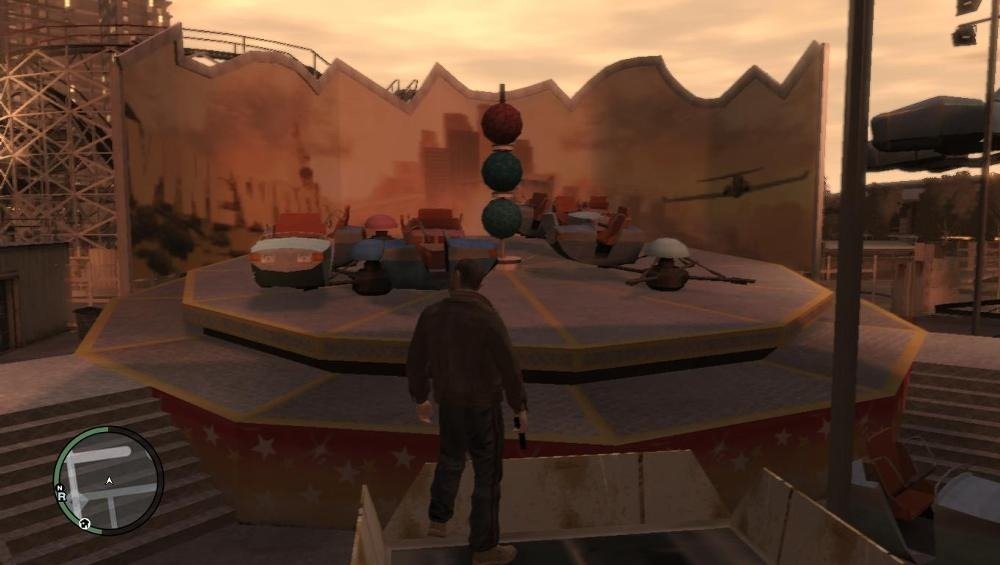This screenshot has height=565, width=1000.
Task: Select the safehouse marker on the radar
Action: coord(85,522)
